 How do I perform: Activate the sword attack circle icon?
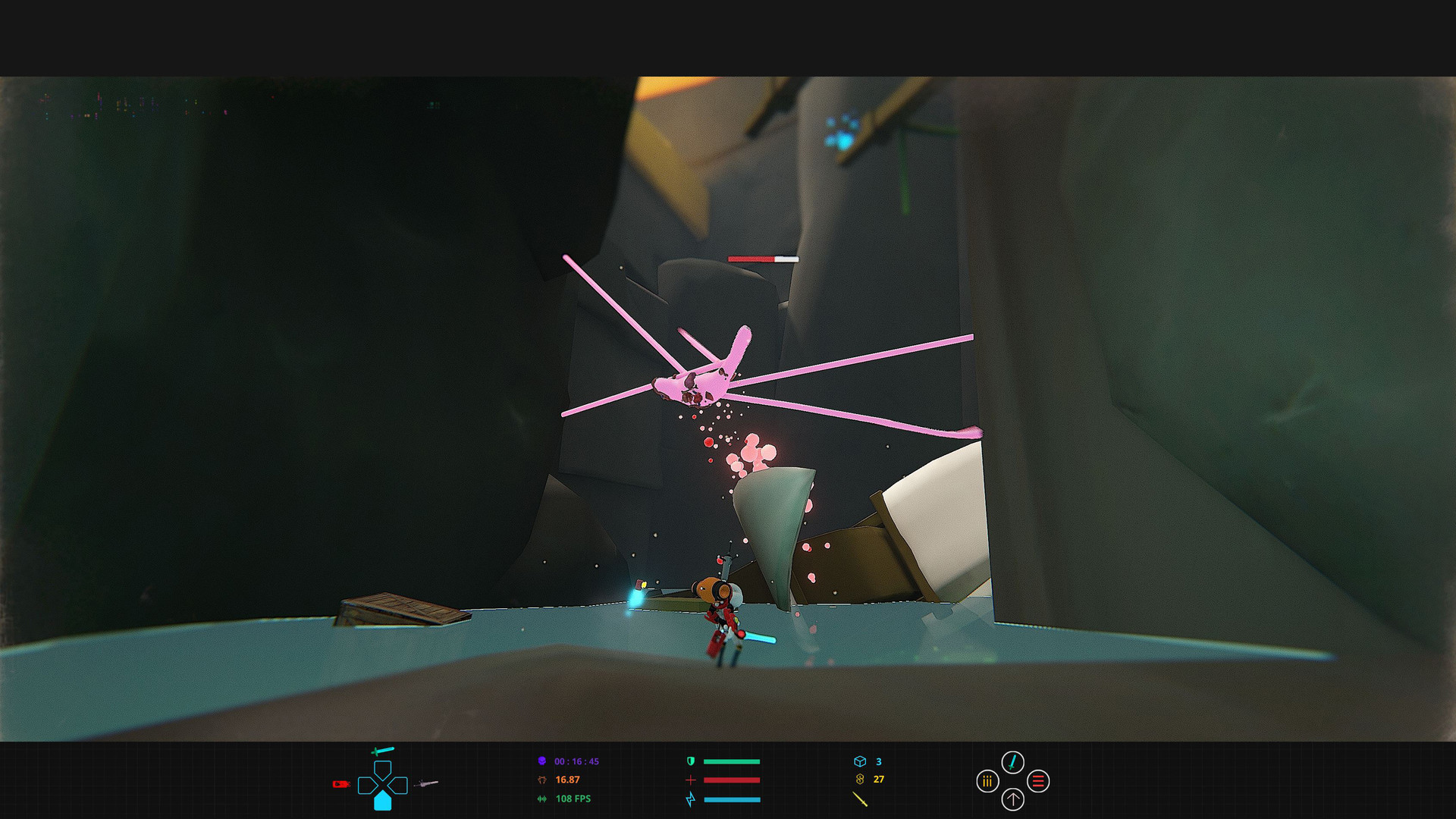pos(1012,762)
